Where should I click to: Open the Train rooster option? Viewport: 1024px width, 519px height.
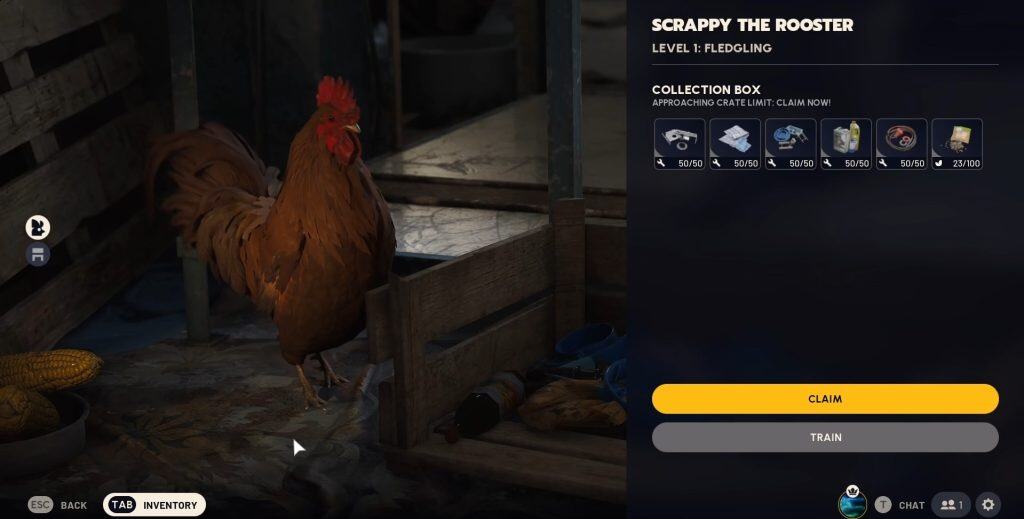[x=825, y=437]
